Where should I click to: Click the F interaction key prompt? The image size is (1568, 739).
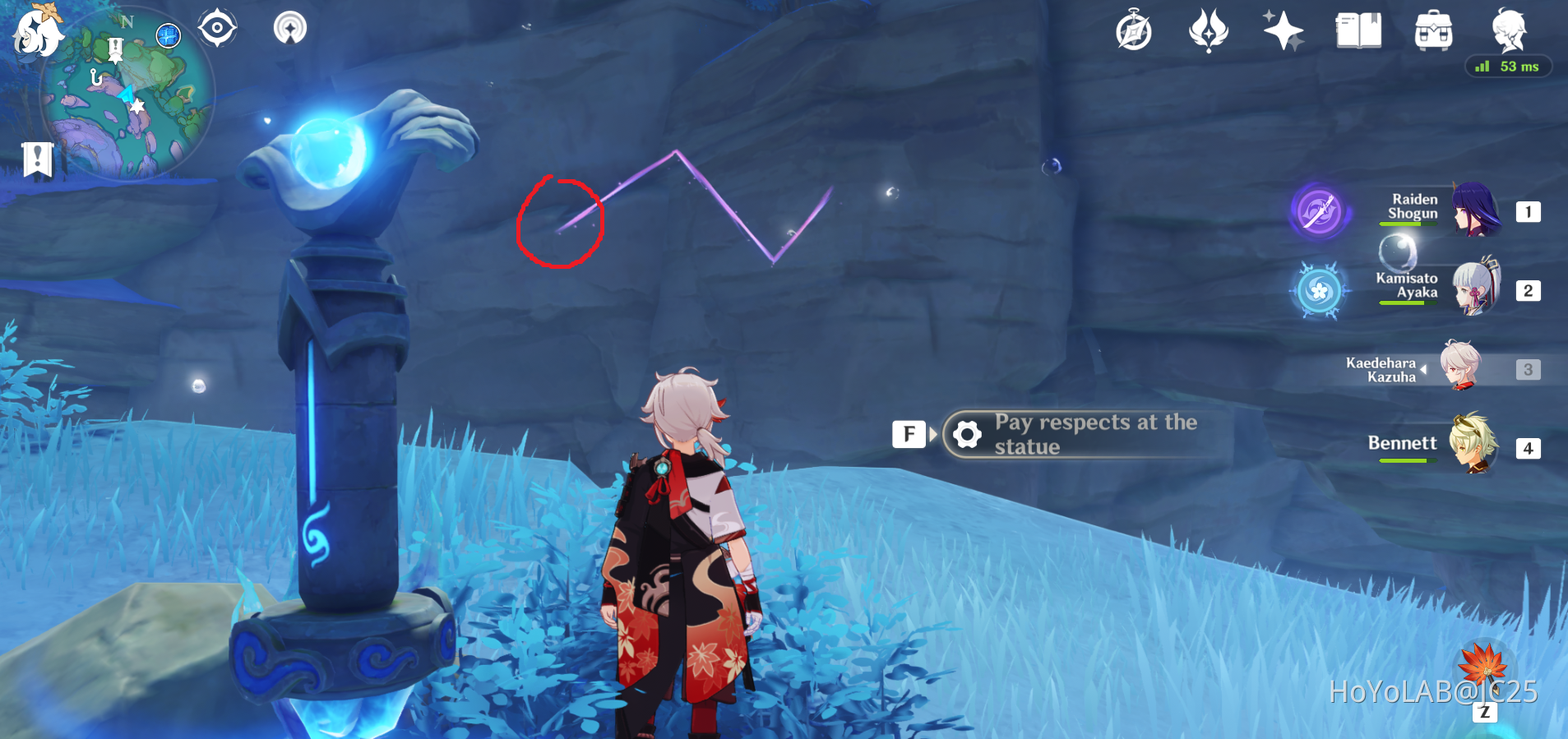pos(909,433)
